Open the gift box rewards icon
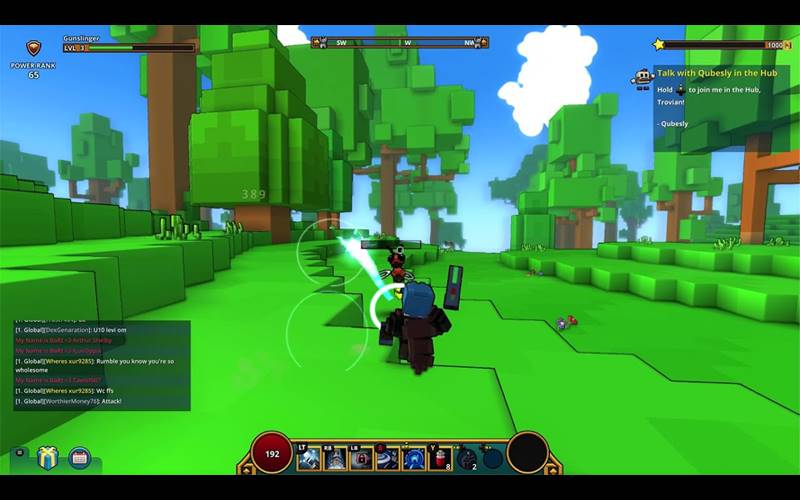This screenshot has width=800, height=500. pos(48,458)
